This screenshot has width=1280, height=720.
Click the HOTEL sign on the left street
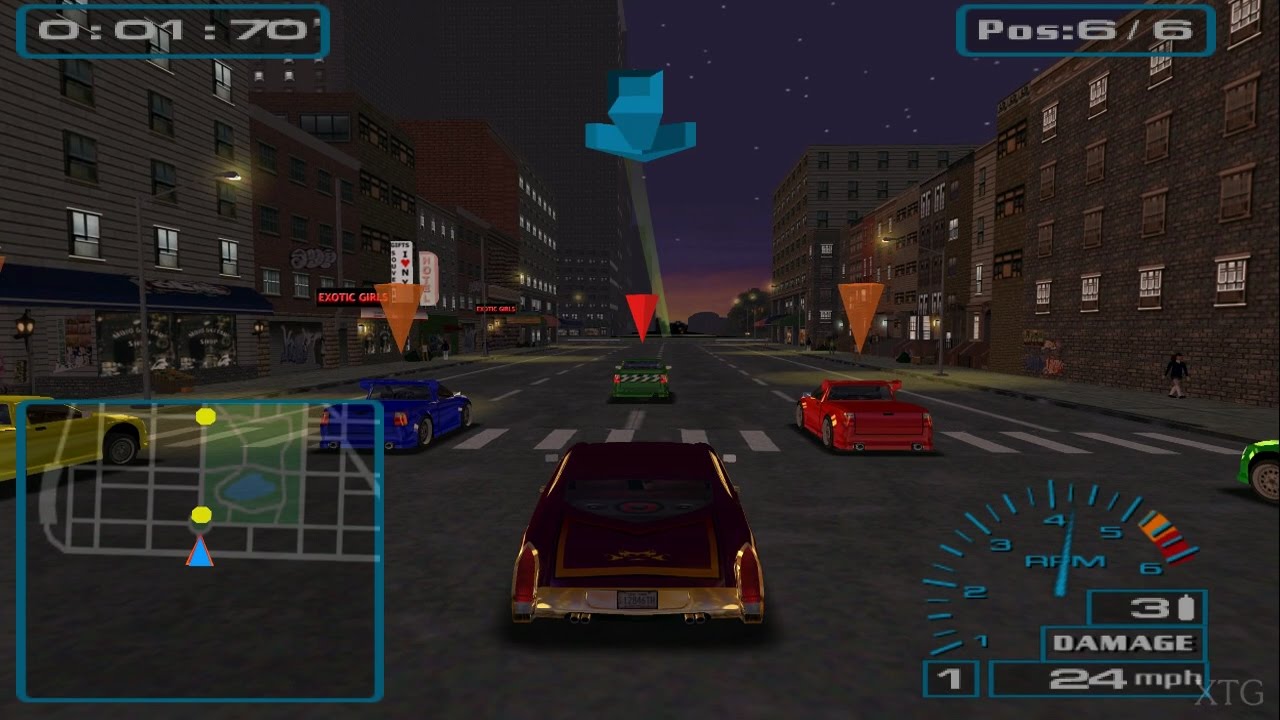[x=427, y=276]
